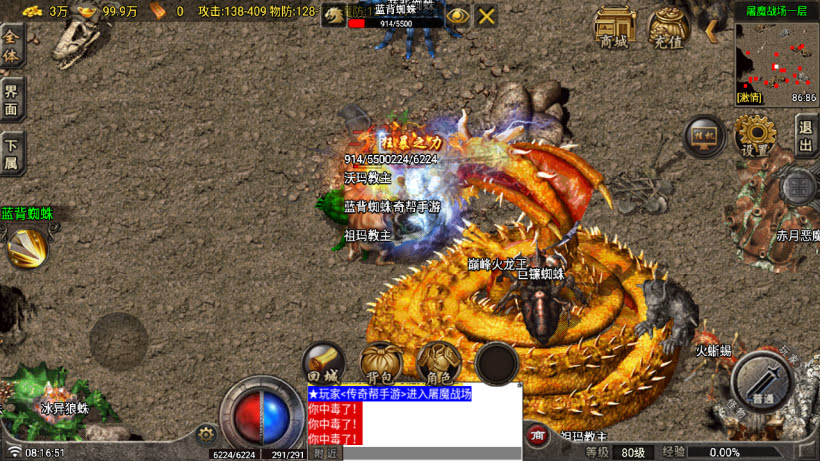This screenshot has width=820, height=461.
Task: Open the 背包 bag
Action: pos(381,361)
